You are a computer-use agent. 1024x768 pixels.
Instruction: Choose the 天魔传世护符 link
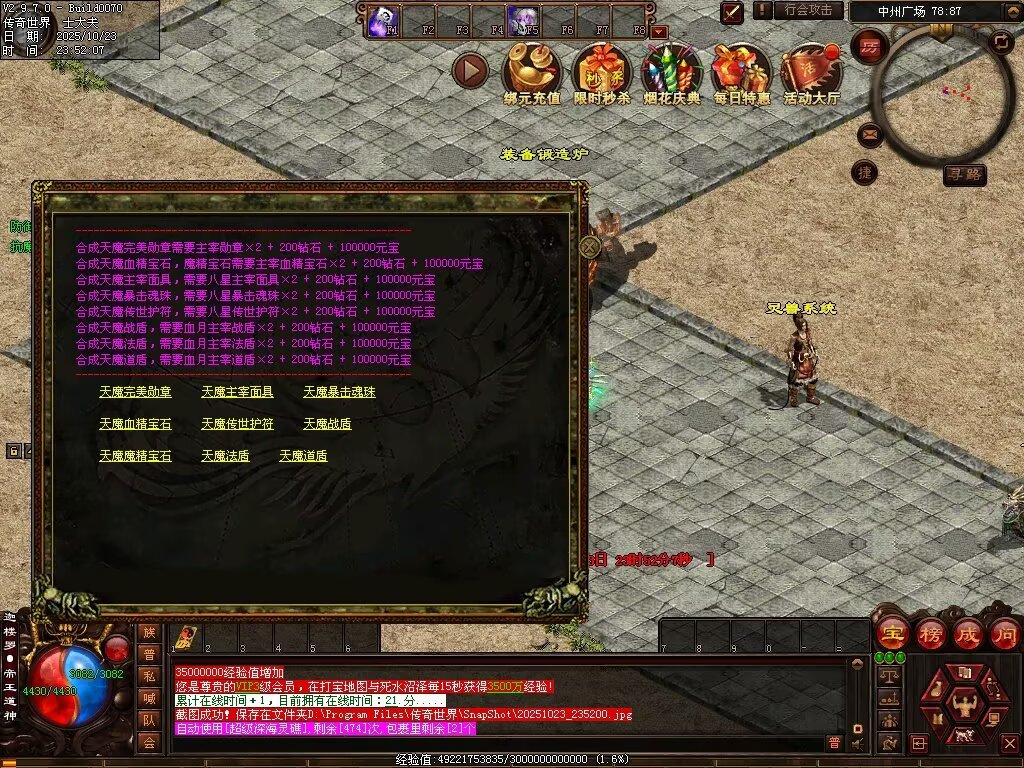coord(237,424)
